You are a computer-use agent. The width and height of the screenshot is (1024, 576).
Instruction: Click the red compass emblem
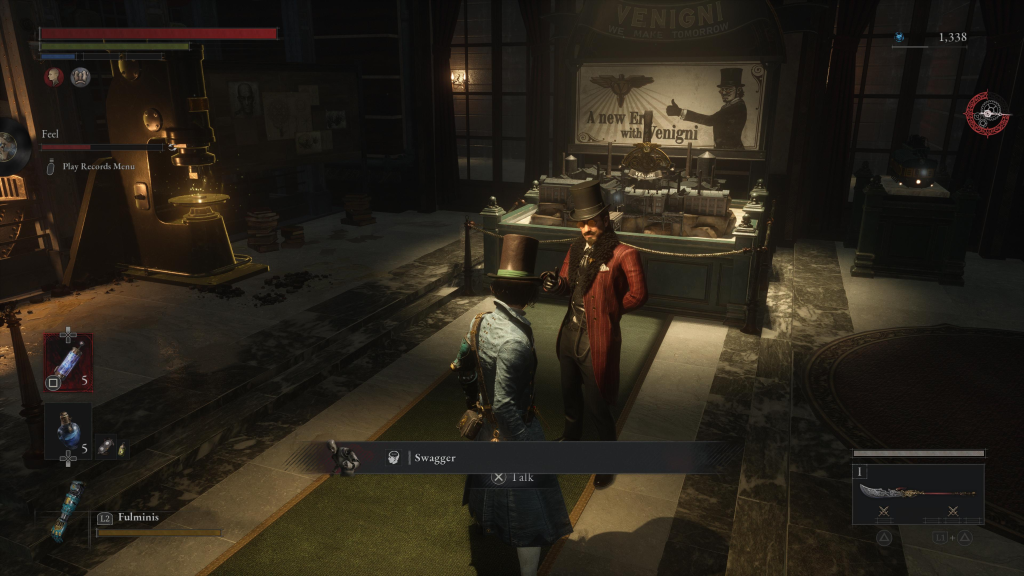987,114
